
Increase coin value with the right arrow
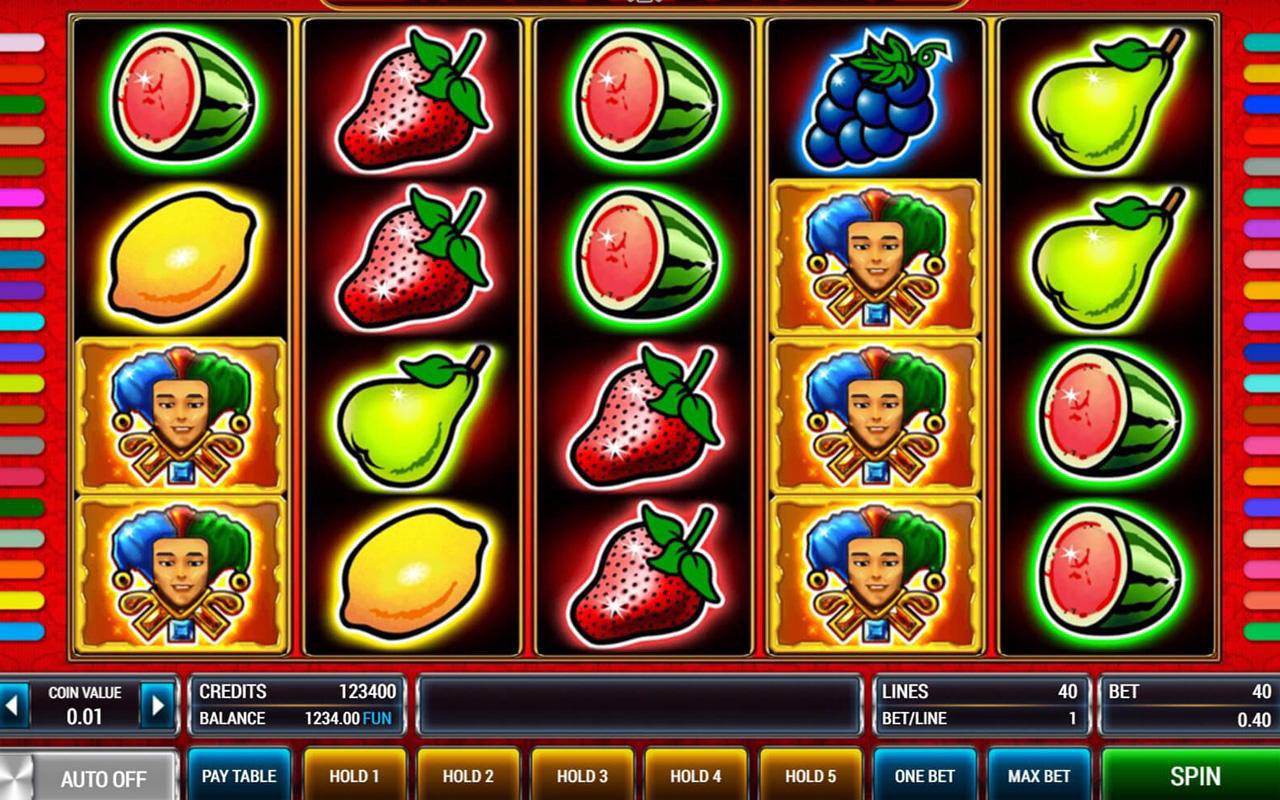(x=157, y=706)
